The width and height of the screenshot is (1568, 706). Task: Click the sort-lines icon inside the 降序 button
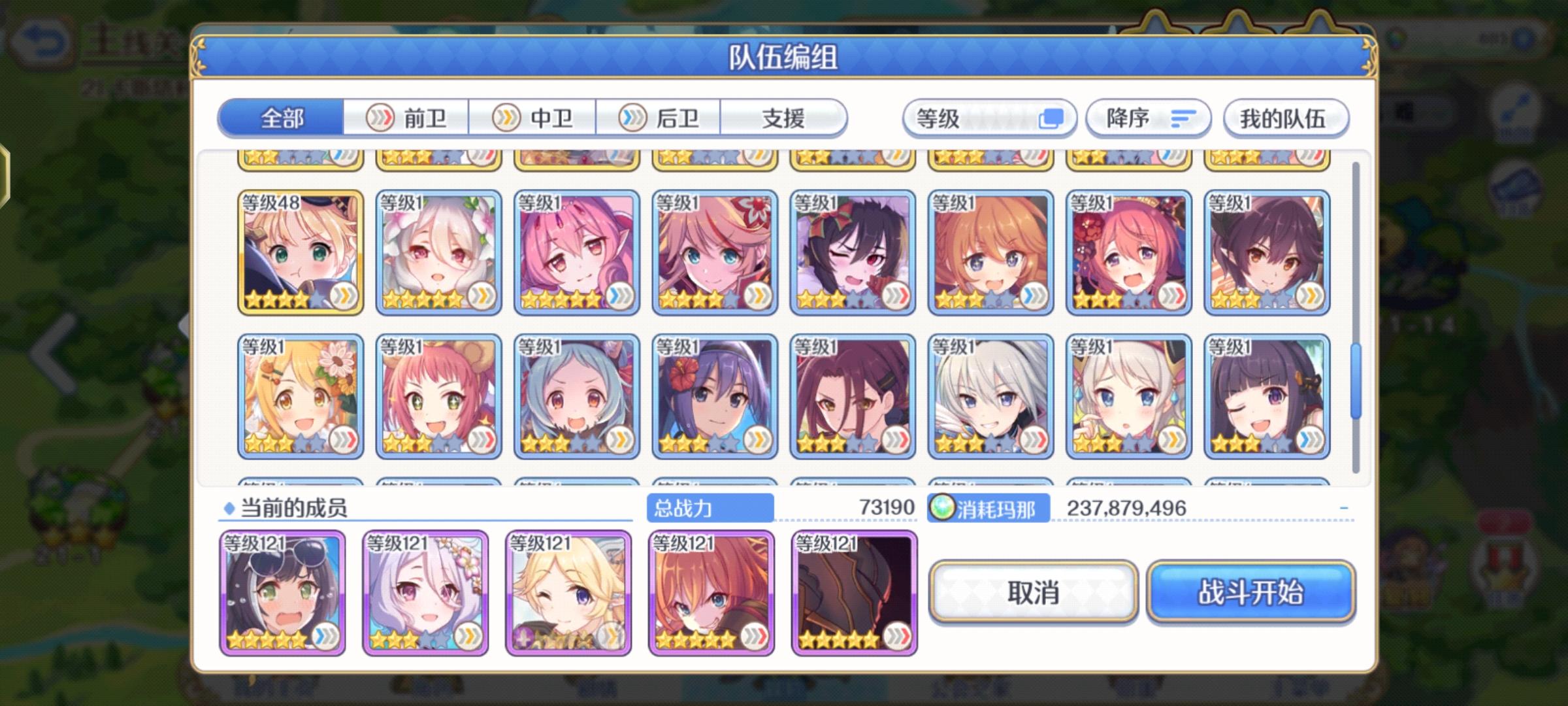1180,118
